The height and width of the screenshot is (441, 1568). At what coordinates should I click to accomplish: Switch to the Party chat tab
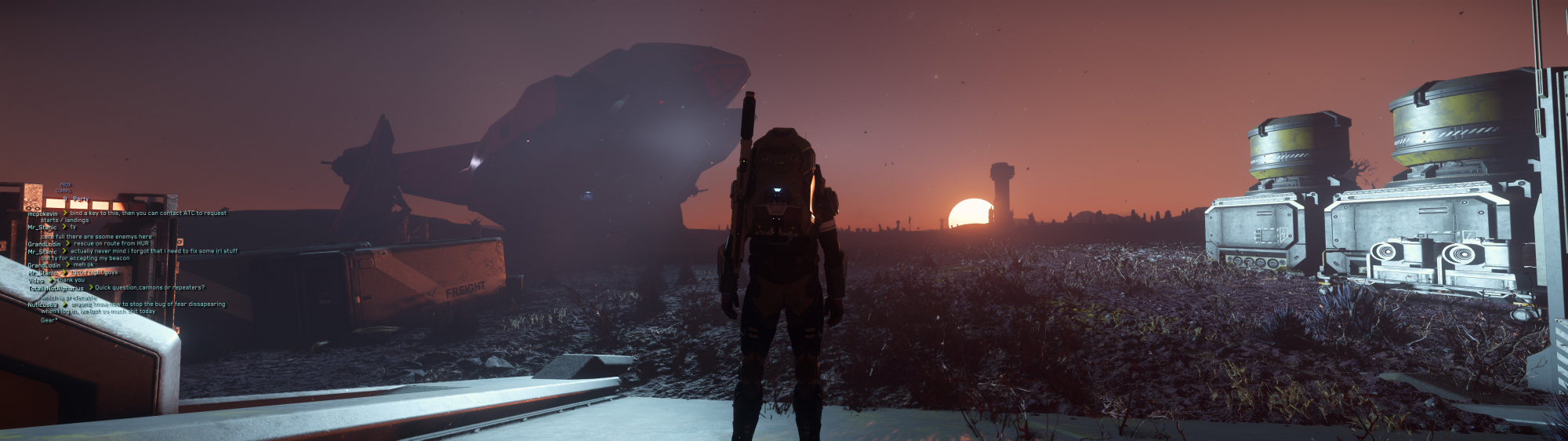pyautogui.click(x=80, y=199)
